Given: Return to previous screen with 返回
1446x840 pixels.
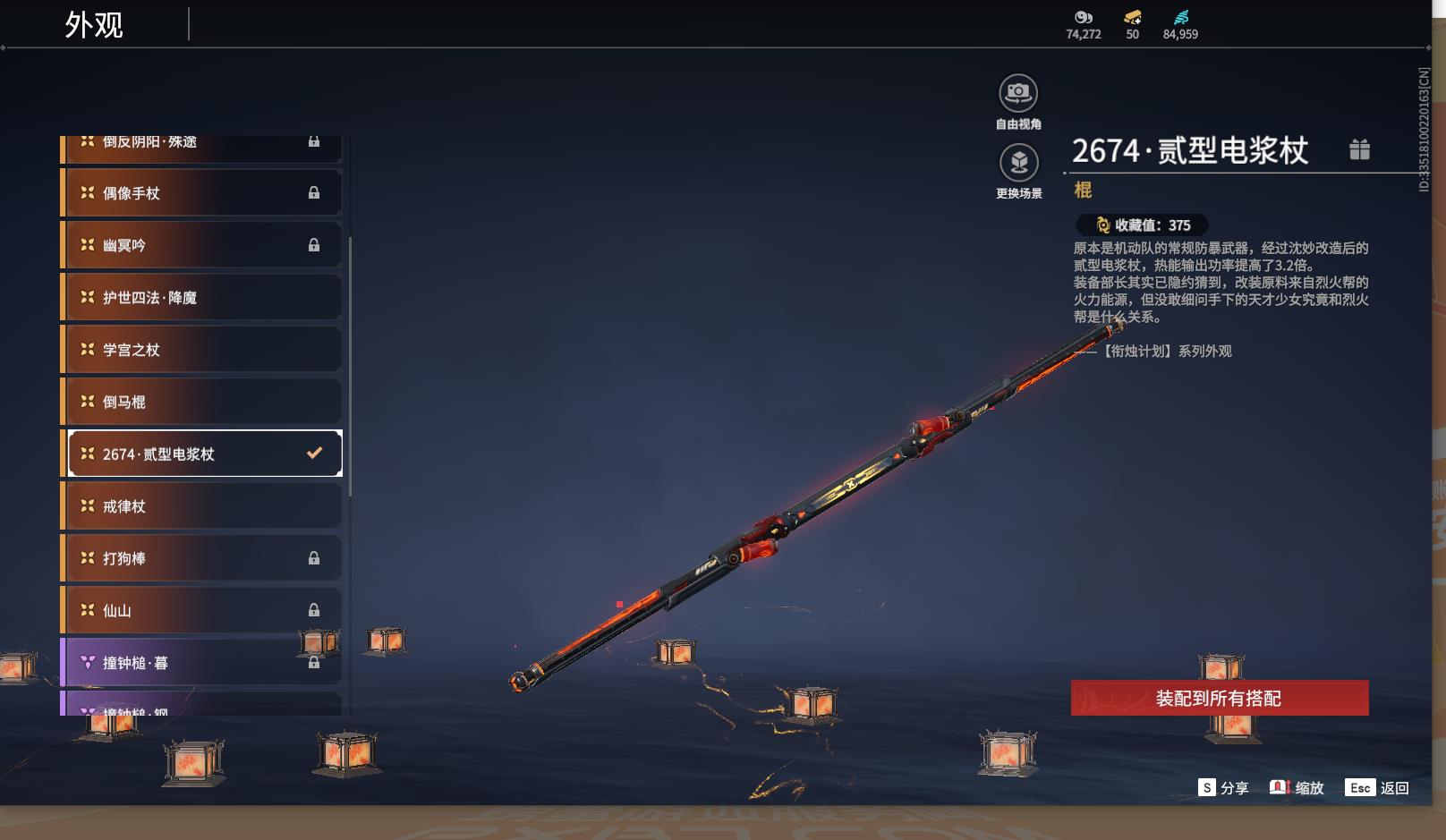Looking at the screenshot, I should pyautogui.click(x=1377, y=787).
